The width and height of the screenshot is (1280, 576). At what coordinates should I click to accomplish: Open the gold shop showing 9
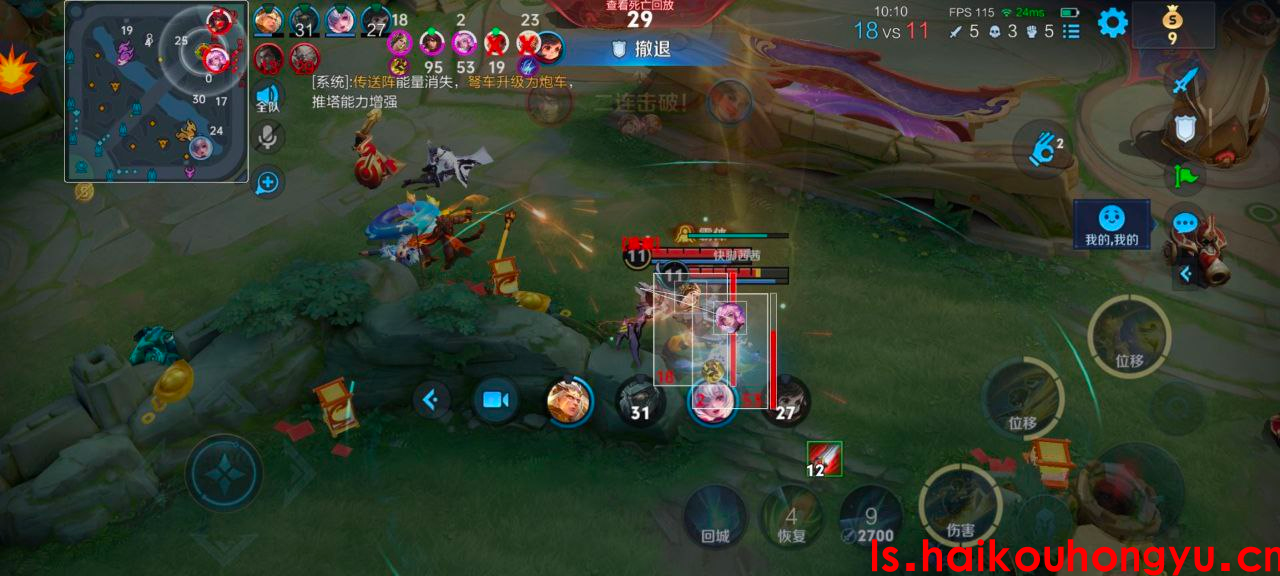point(1172,24)
